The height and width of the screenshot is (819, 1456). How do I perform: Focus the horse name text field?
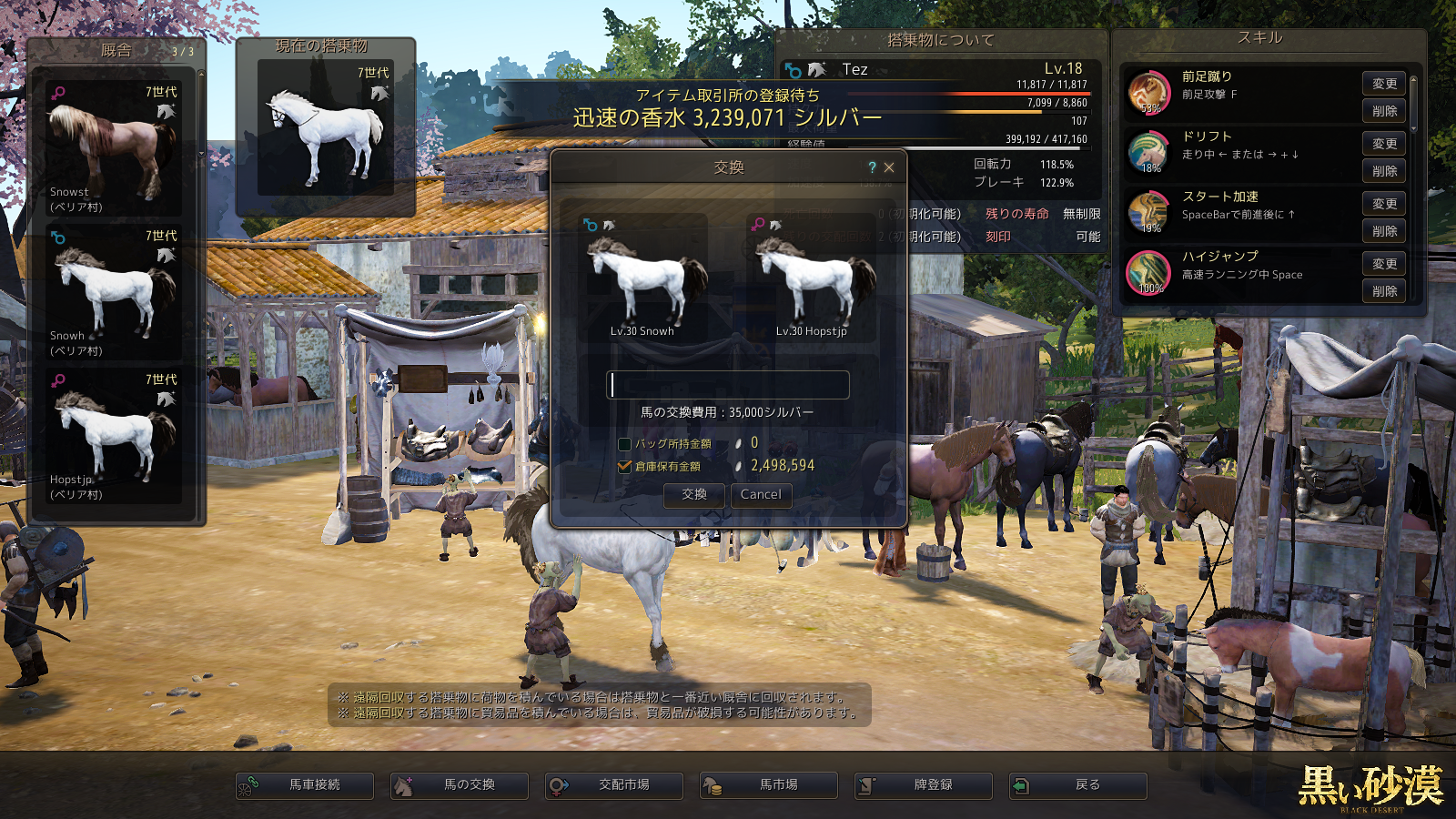click(728, 385)
